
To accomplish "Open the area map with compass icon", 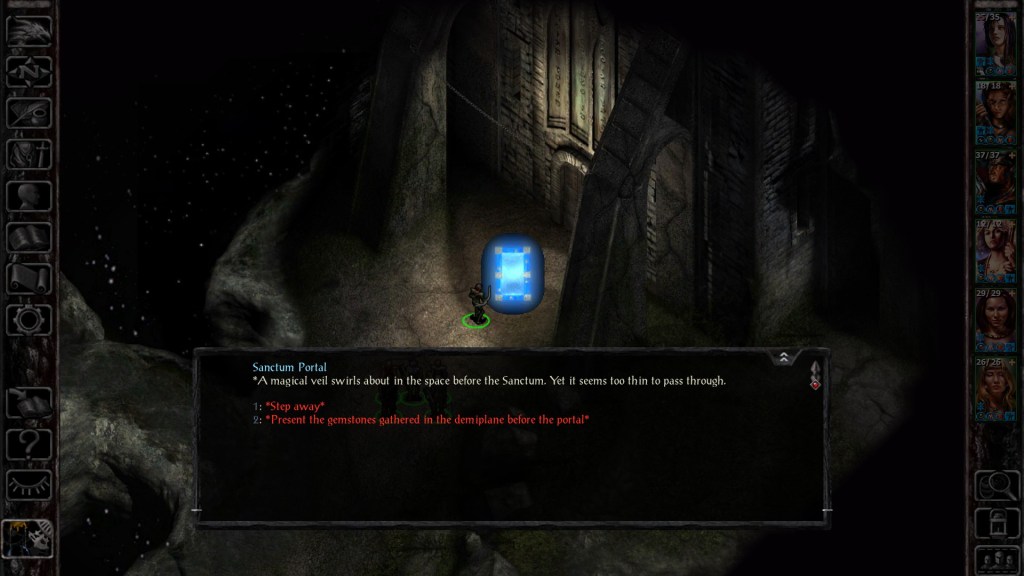I will 29,71.
